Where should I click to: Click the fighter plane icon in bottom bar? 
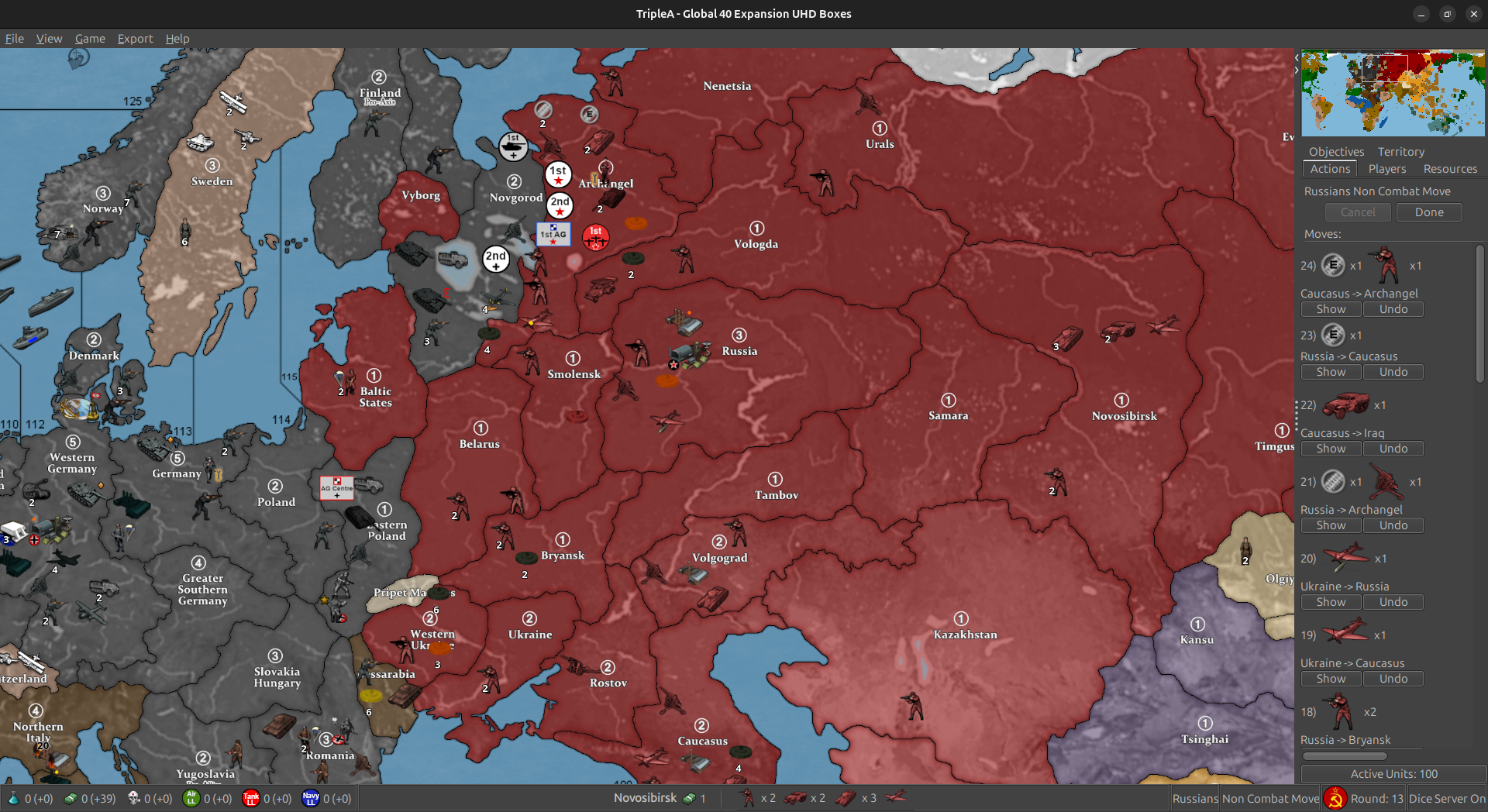895,797
